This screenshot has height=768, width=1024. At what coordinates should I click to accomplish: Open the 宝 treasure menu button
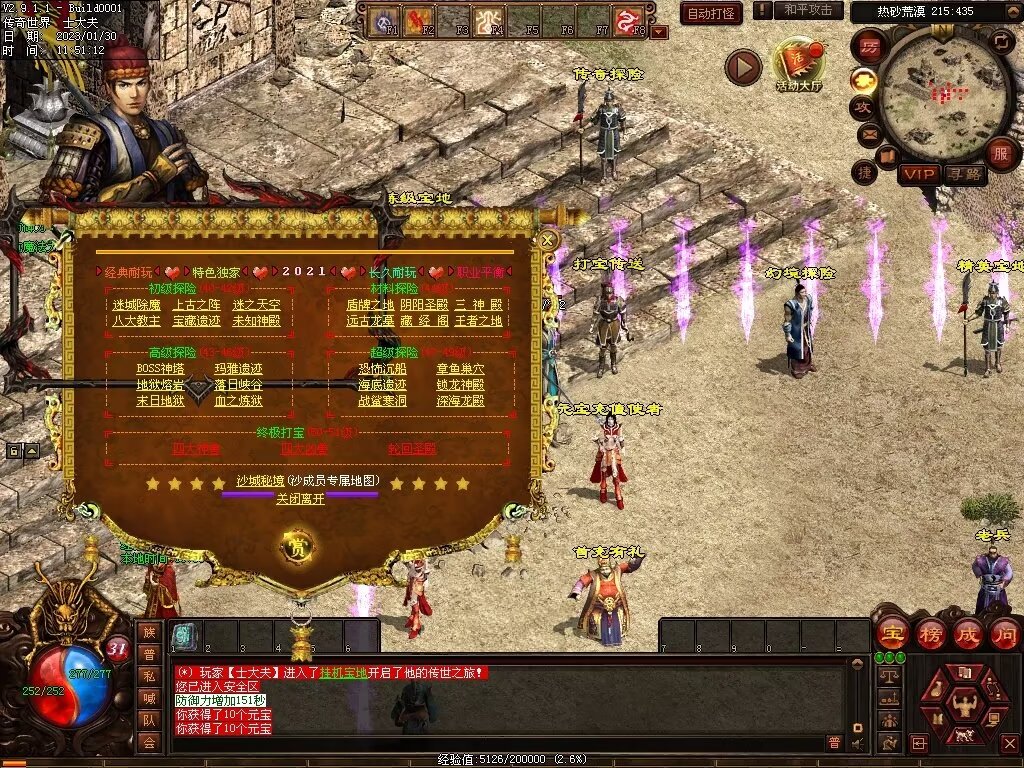coord(891,634)
